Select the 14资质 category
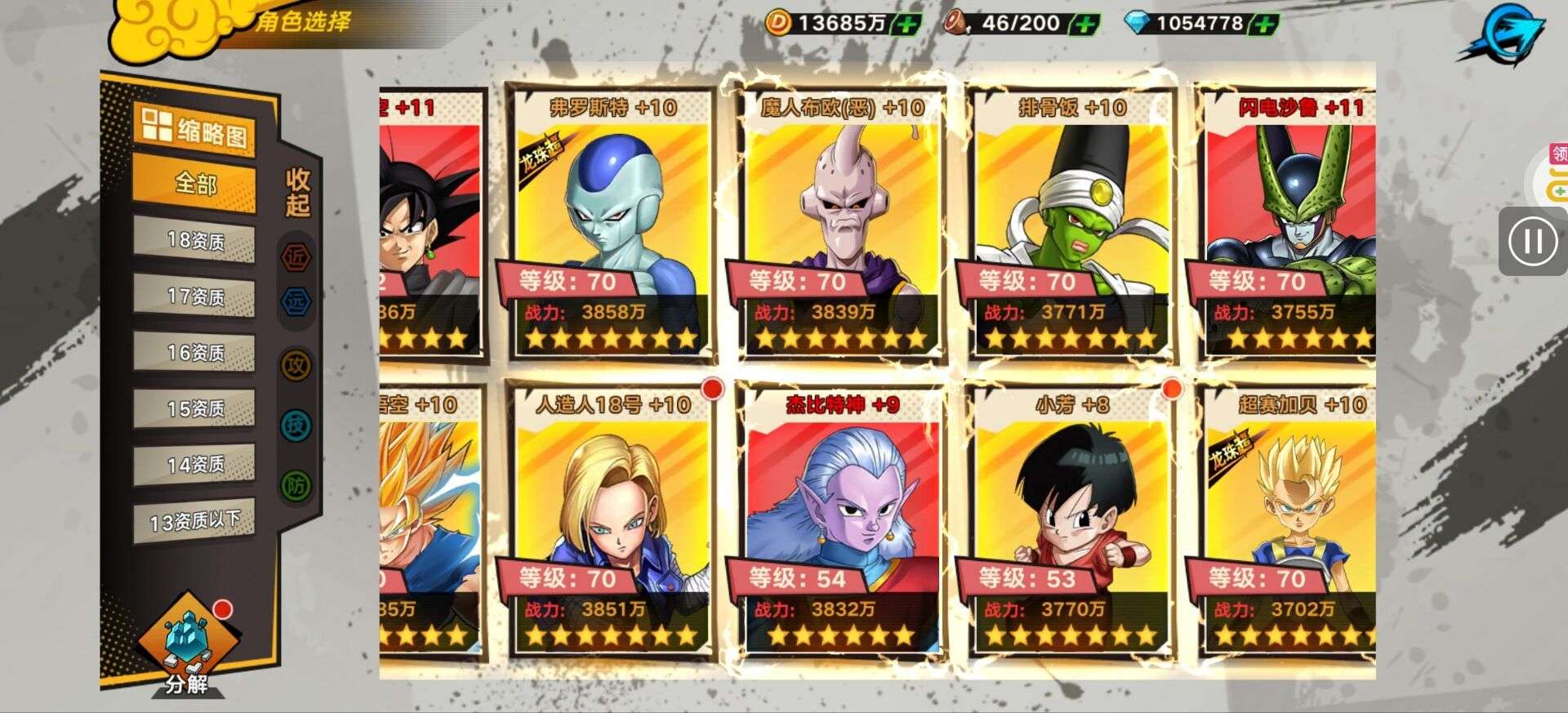Viewport: 1568px width, 713px height. click(195, 464)
